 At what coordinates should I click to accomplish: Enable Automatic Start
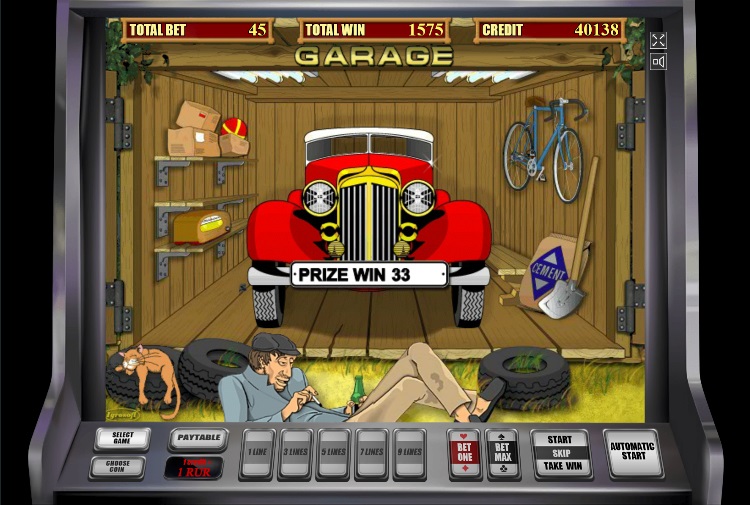(632, 453)
